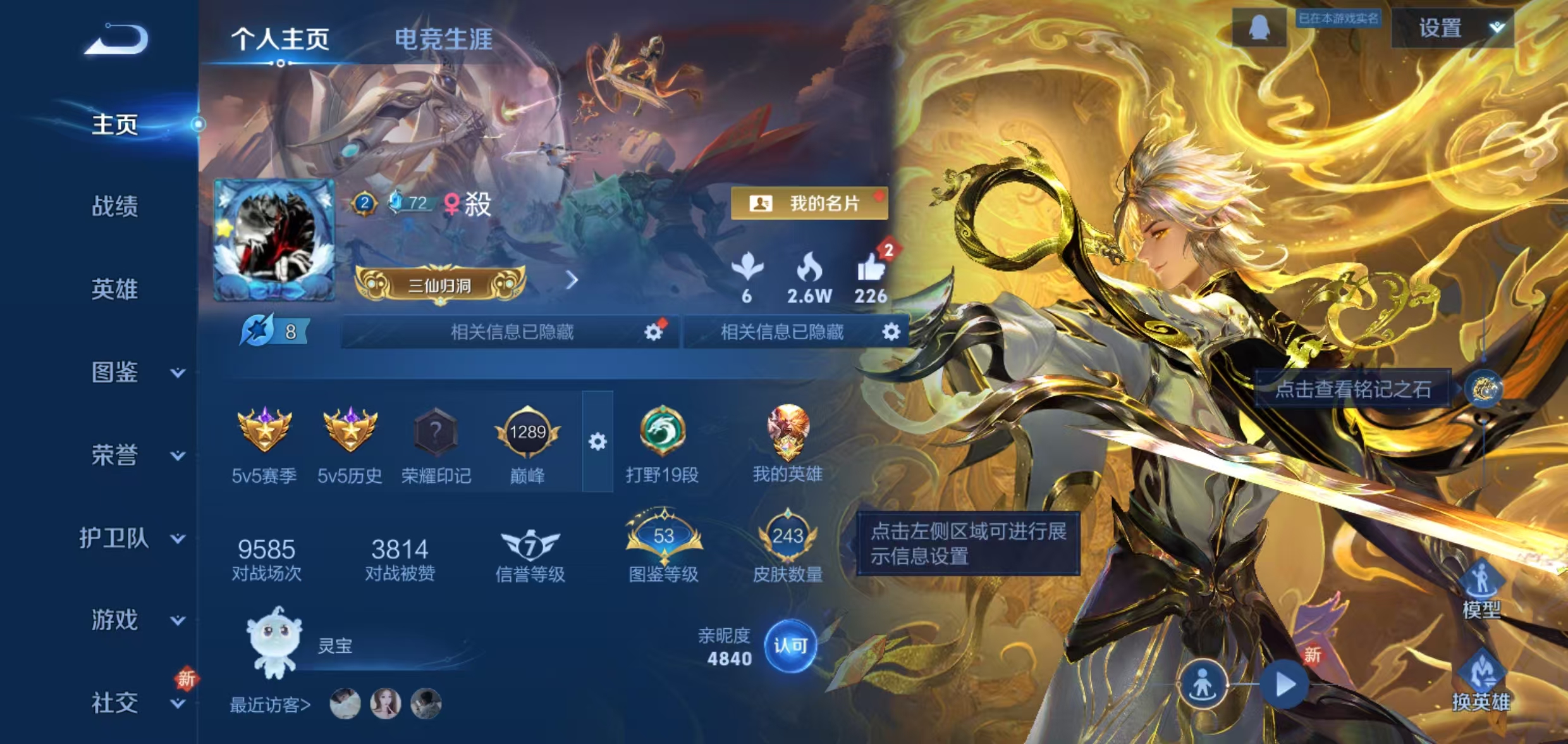Tap the 灵宝 pet companion
The width and height of the screenshot is (1568, 744).
(276, 647)
